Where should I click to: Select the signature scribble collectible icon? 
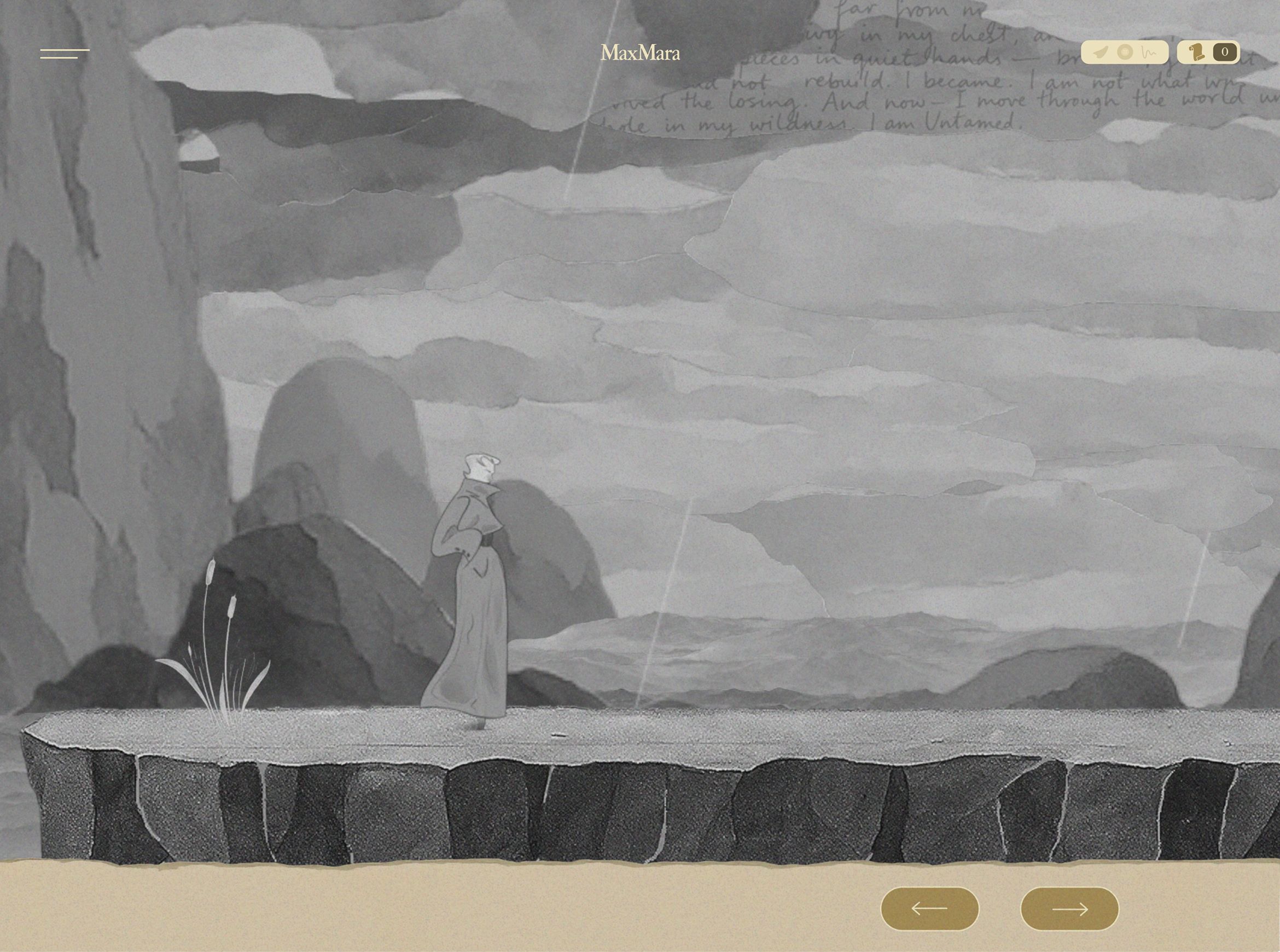tap(1149, 53)
